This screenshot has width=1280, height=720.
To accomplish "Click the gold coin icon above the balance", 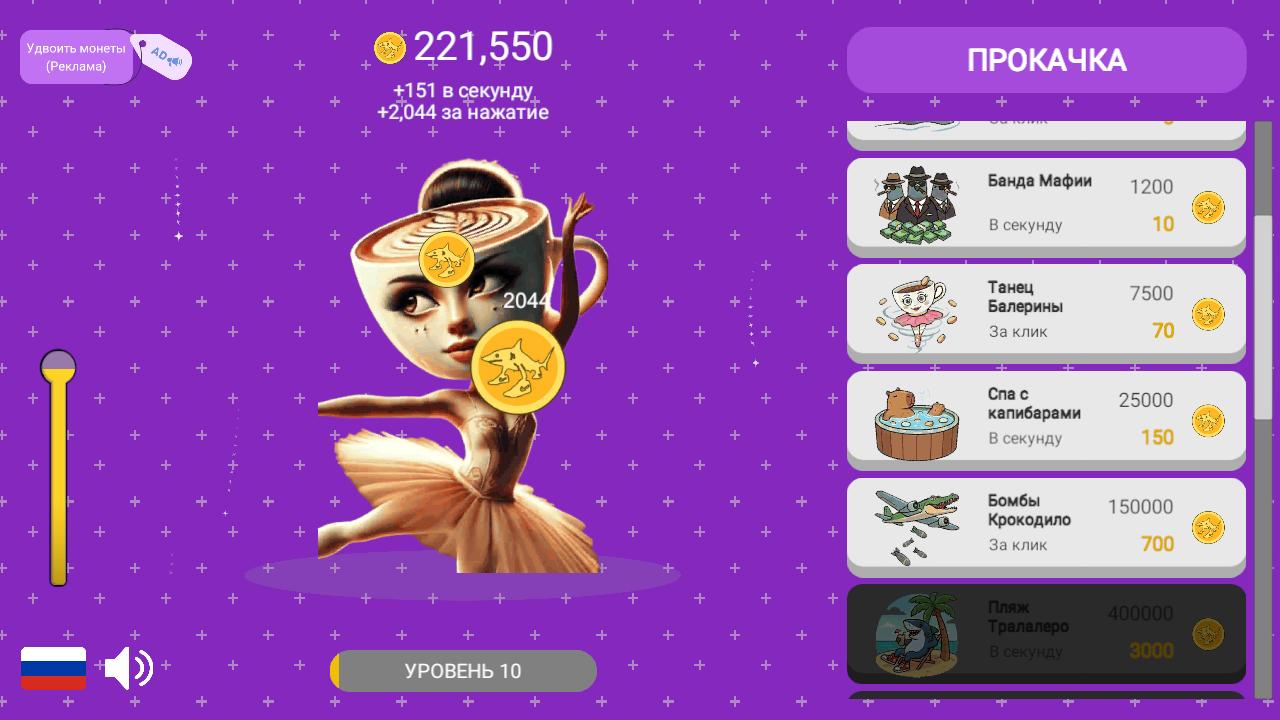I will point(388,46).
